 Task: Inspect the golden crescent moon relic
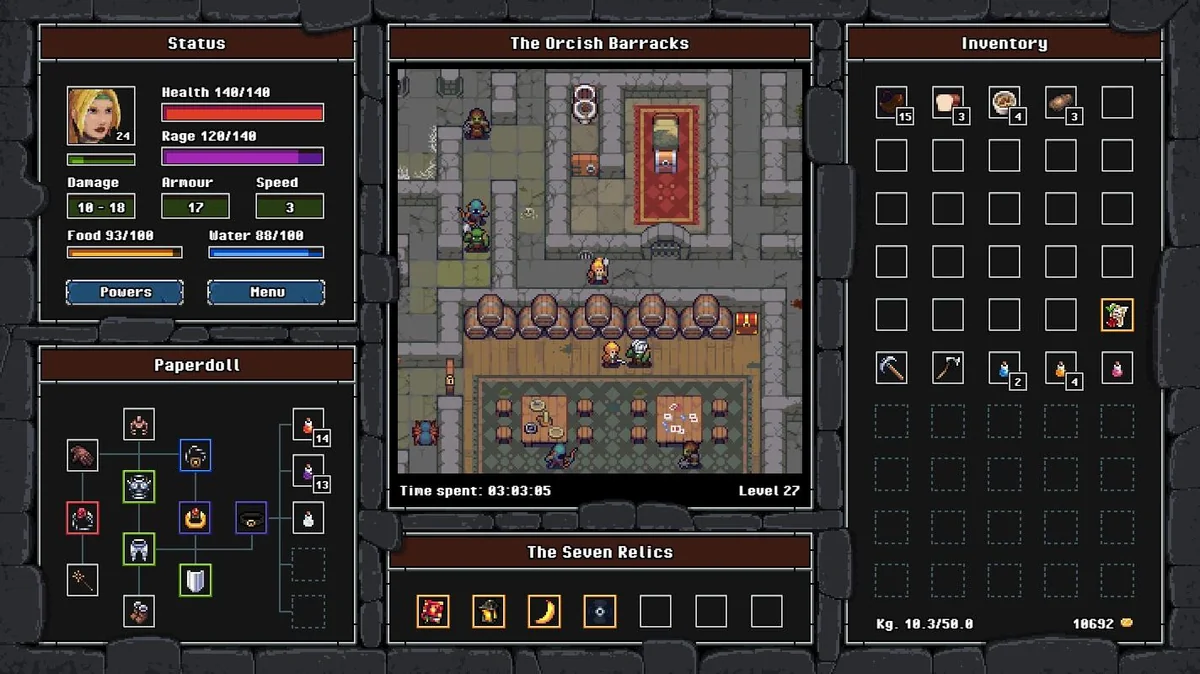pos(544,611)
